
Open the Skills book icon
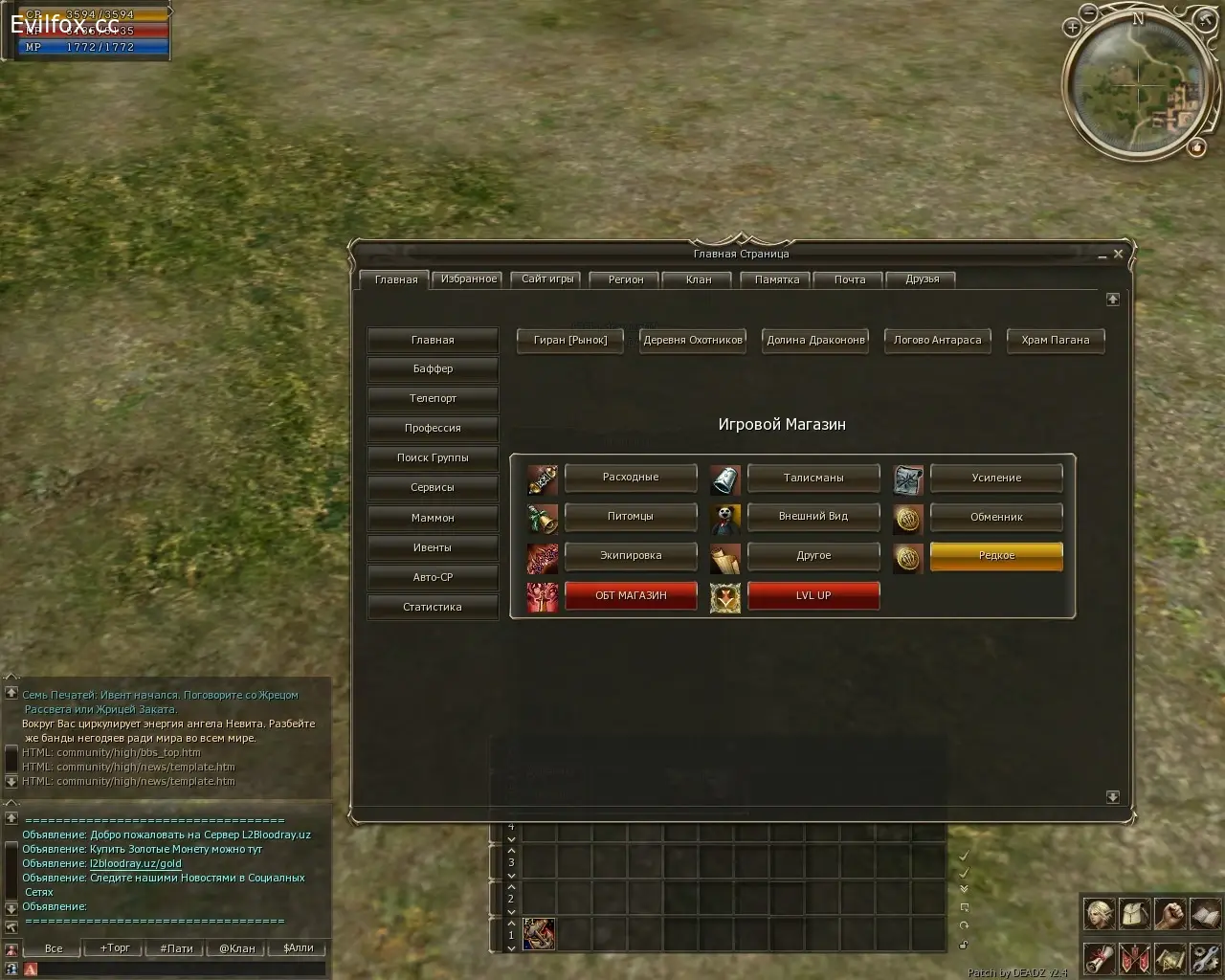pyautogui.click(x=1204, y=914)
